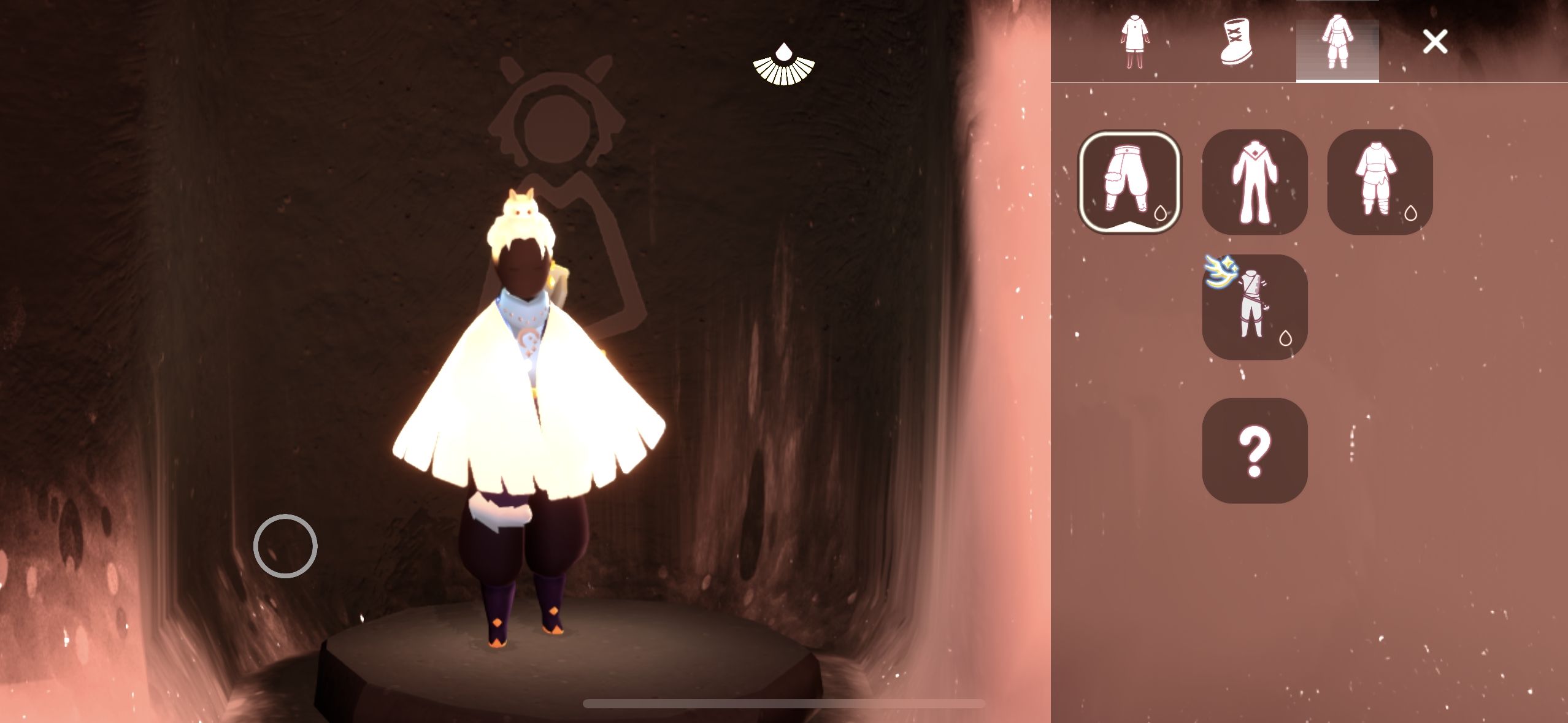1568x723 pixels.
Task: Switch to the tunic outfit tab
Action: click(1134, 42)
